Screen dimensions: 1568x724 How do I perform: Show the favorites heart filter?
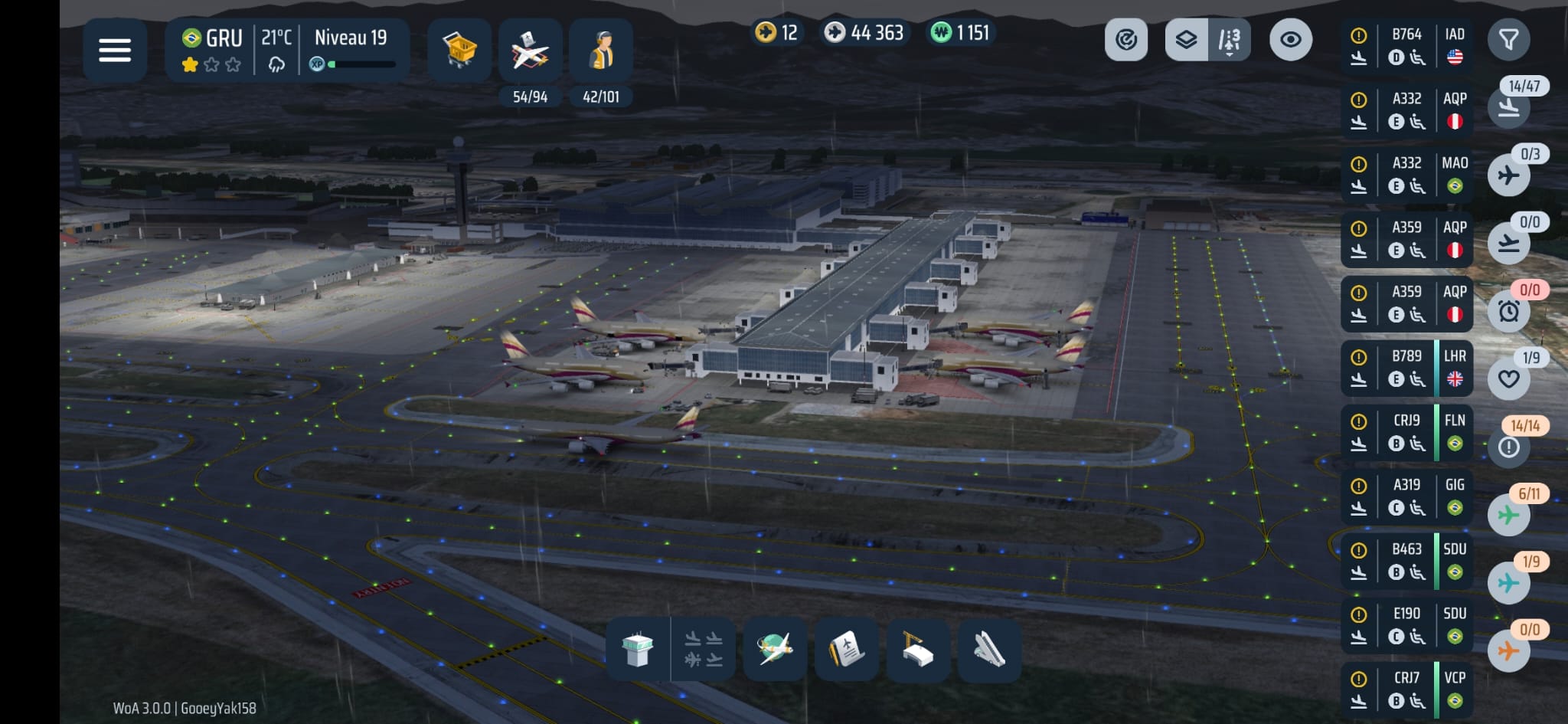1508,378
